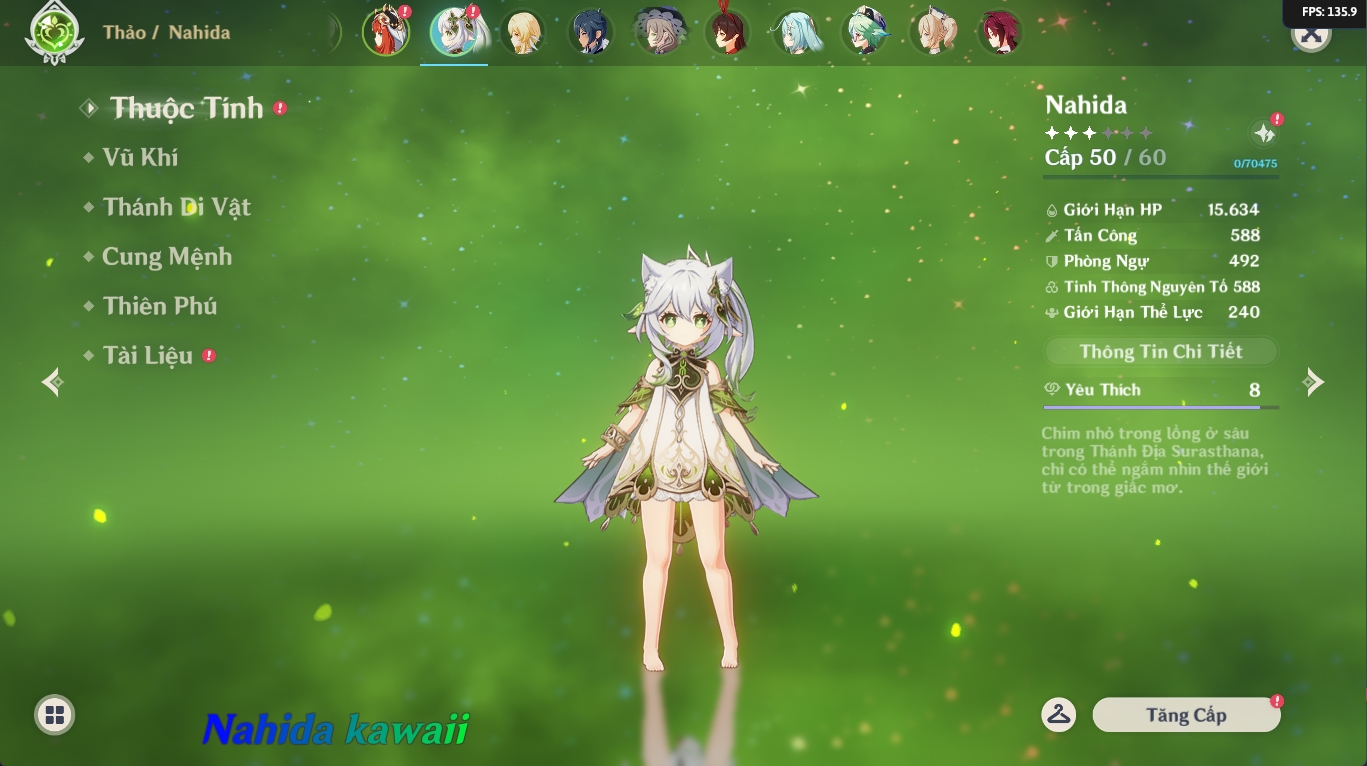Open the Vũ Khí weapon menu

coord(140,157)
